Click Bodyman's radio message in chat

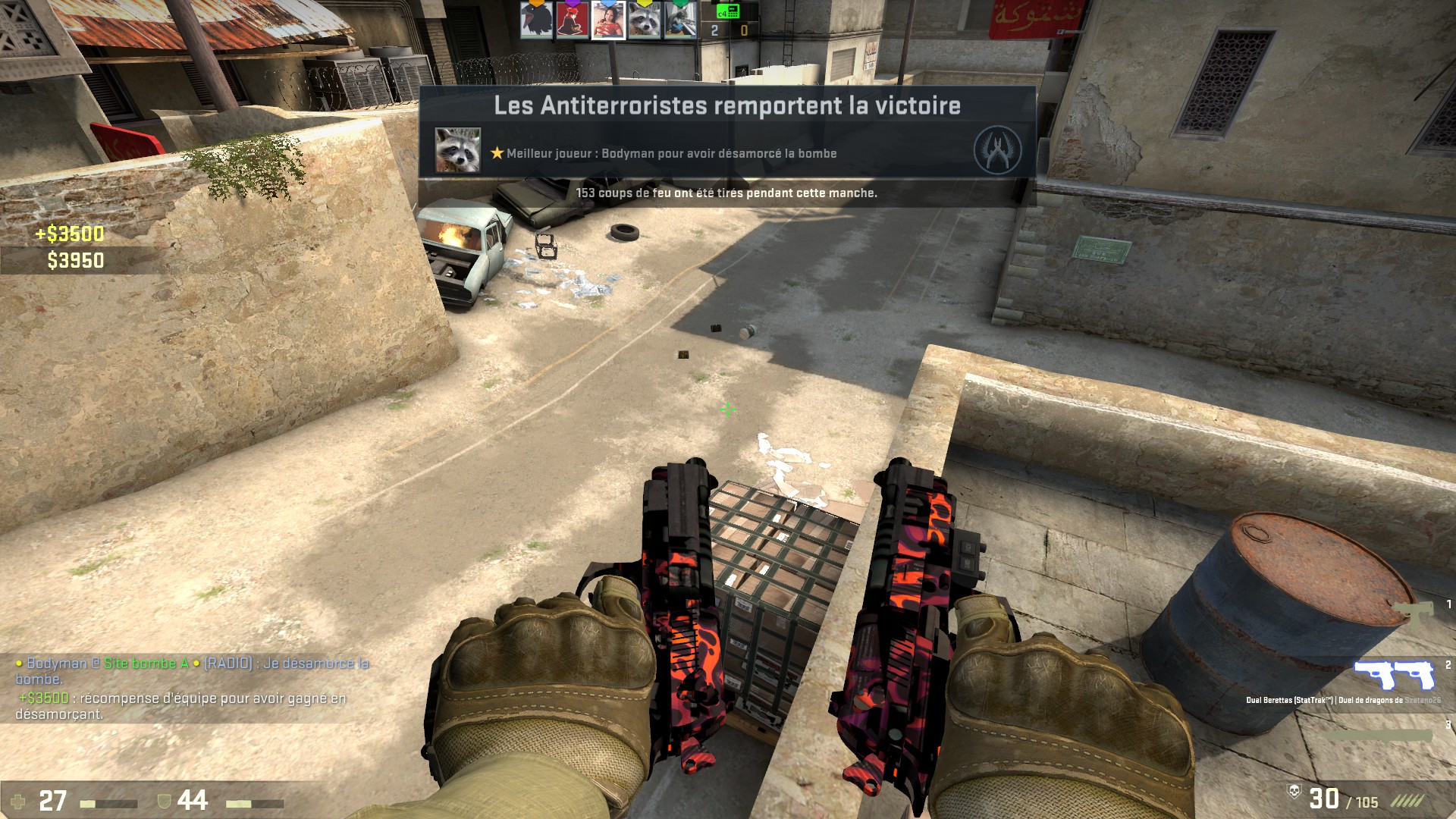(192, 670)
